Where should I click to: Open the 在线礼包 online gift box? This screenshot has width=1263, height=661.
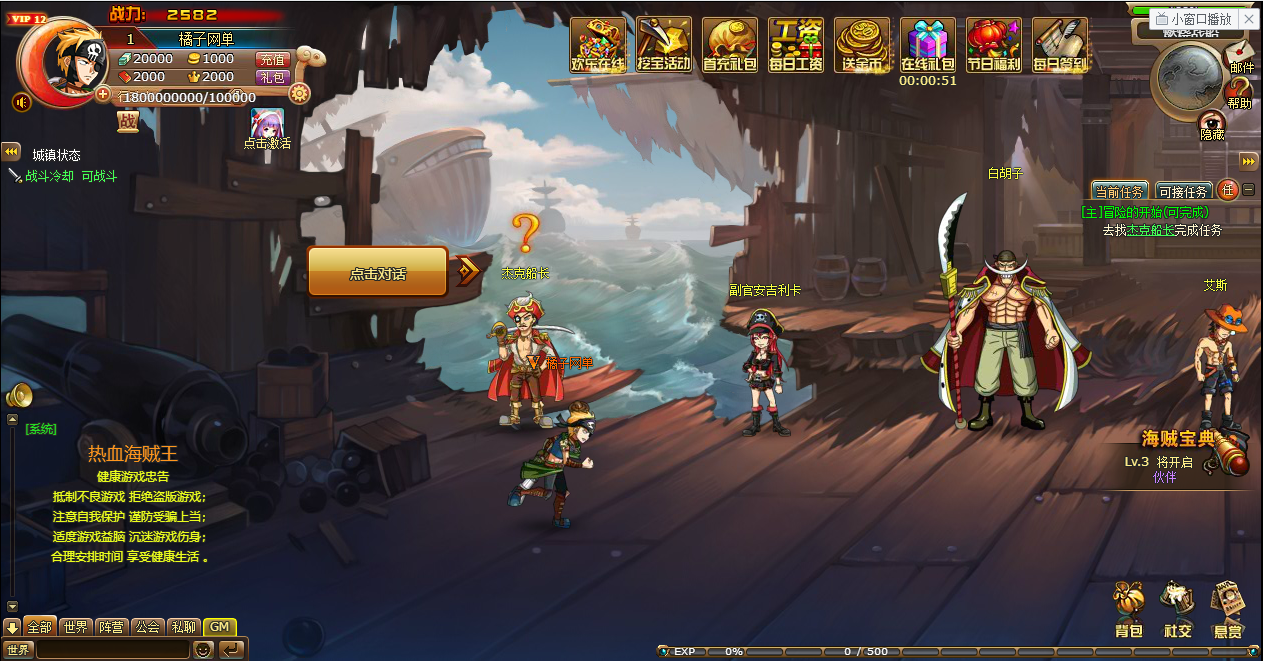[928, 45]
